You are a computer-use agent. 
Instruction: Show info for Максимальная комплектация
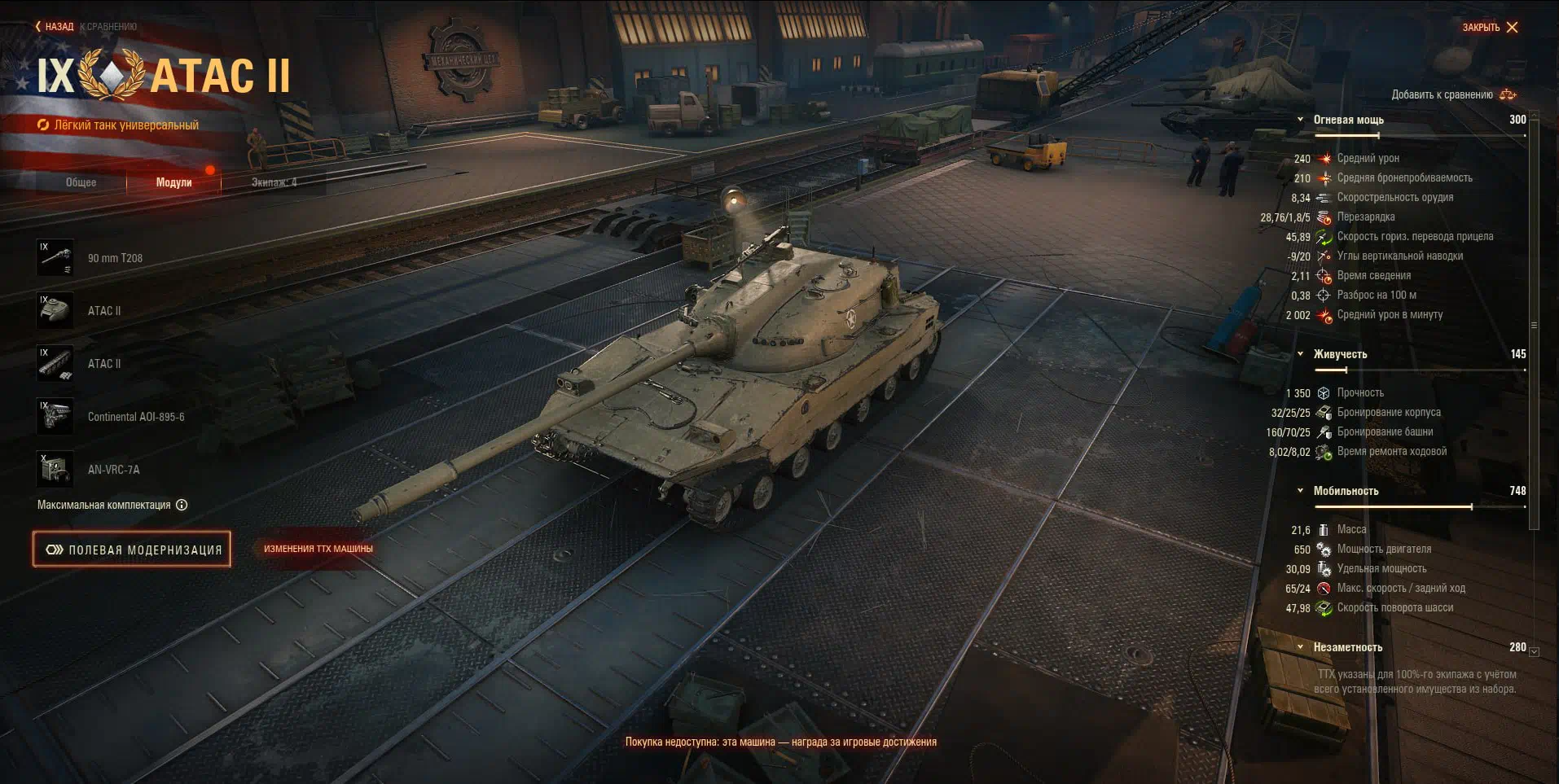tap(182, 505)
